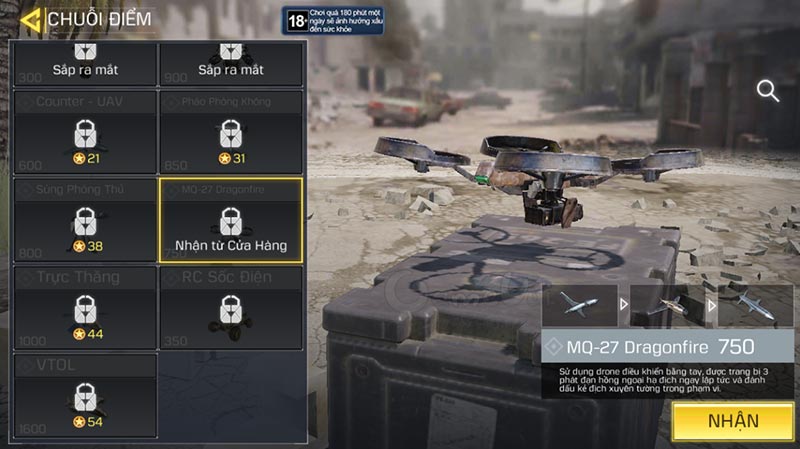Image resolution: width=800 pixels, height=449 pixels.
Task: Choose the RC Sốc Điện scorestreak tile
Action: [x=231, y=307]
